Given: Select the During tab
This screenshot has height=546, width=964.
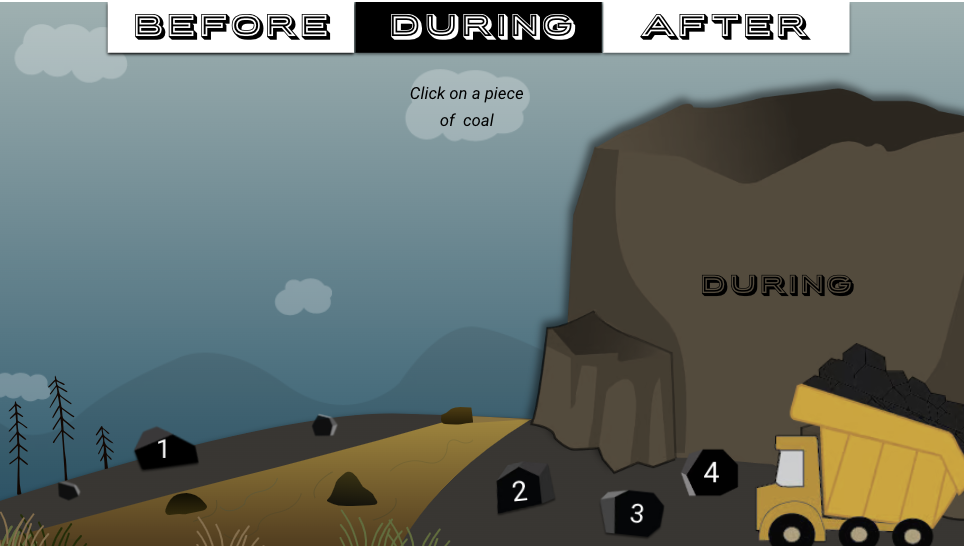Looking at the screenshot, I should (479, 27).
